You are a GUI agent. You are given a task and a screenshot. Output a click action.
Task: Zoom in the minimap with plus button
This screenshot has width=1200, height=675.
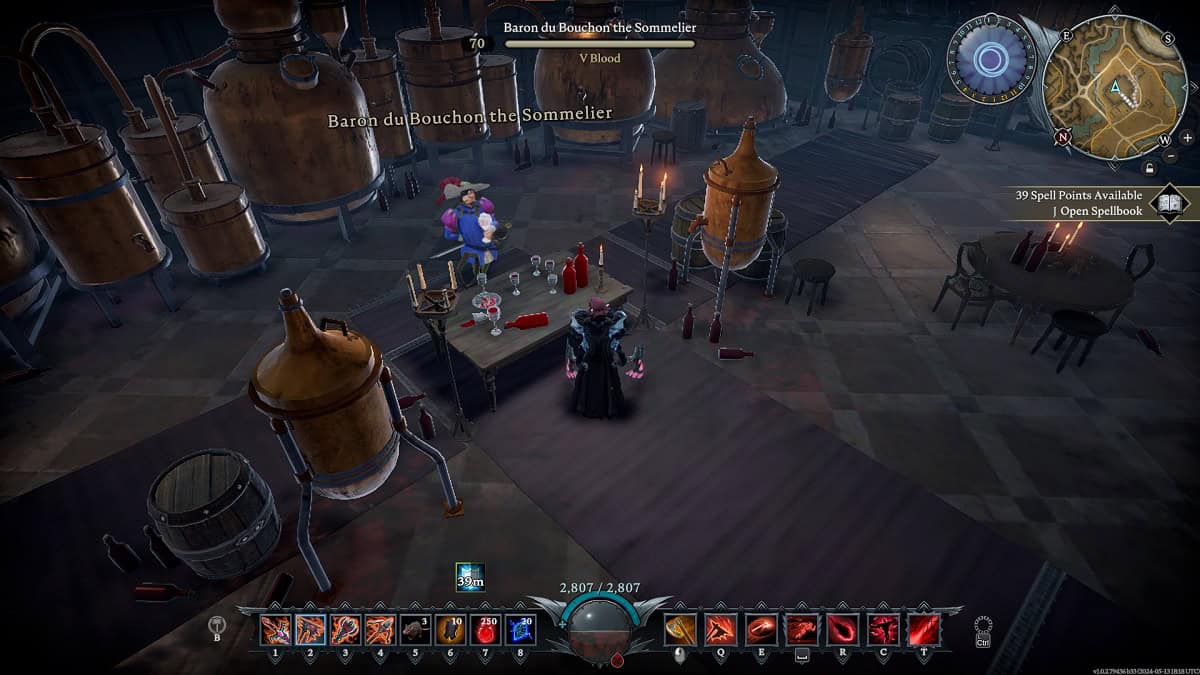1186,137
